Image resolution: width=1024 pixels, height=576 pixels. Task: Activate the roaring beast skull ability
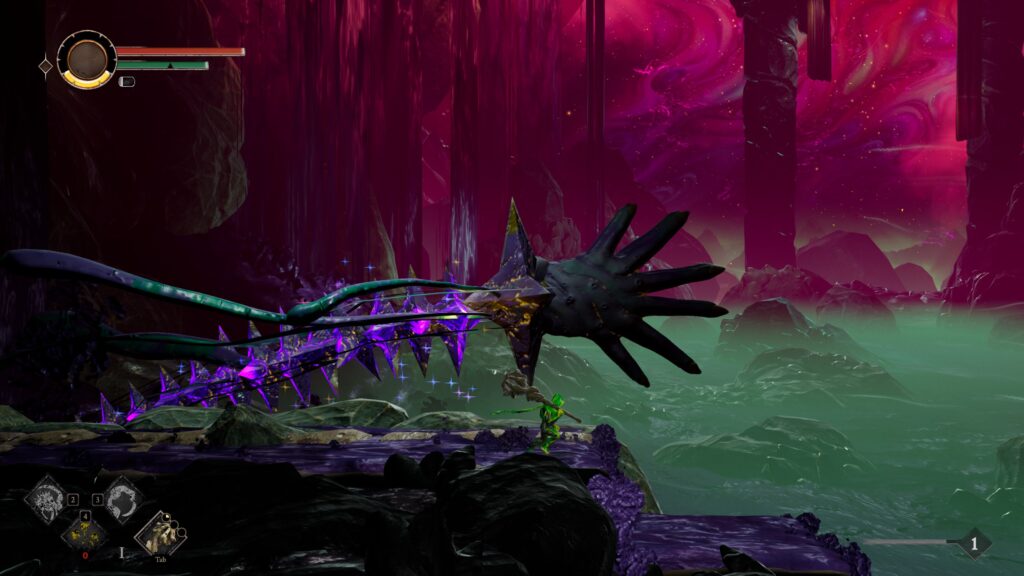tap(46, 497)
